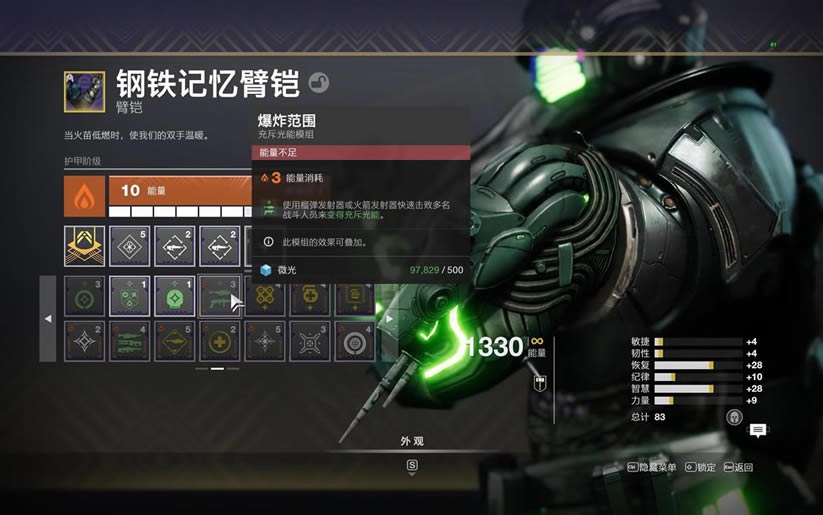Open the chat speech bubble icon
823x515 pixels.
[758, 430]
